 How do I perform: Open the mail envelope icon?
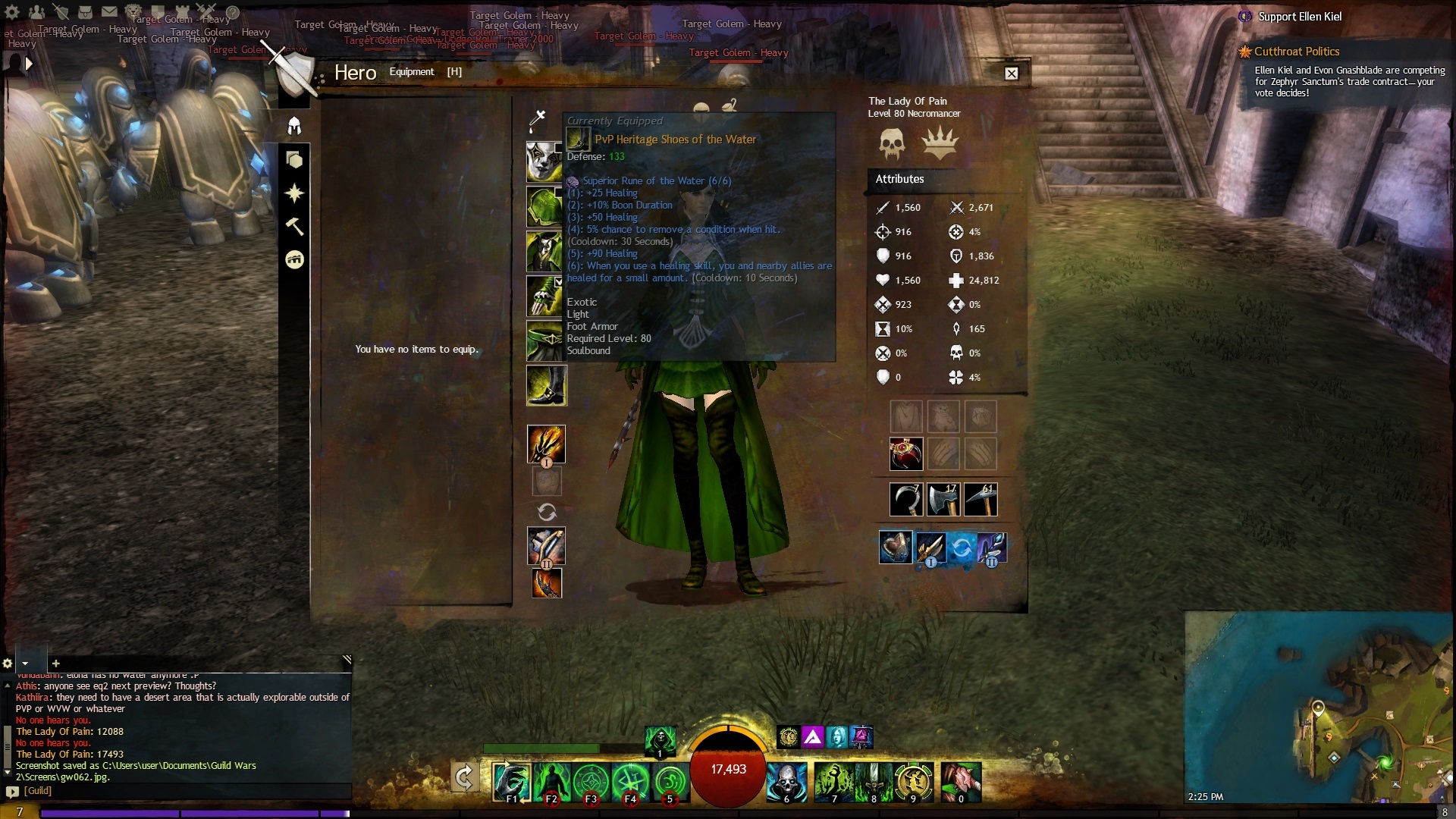pos(109,12)
